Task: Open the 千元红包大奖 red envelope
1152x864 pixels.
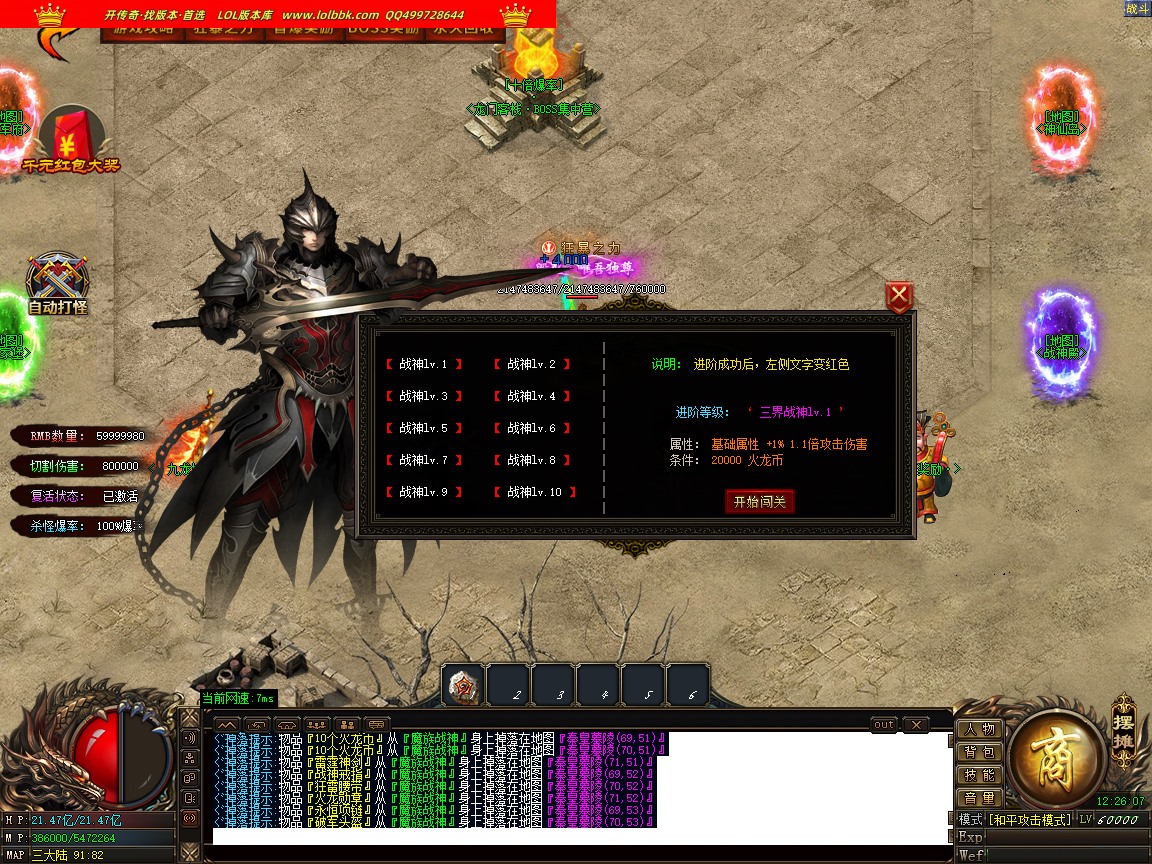Action: [70, 140]
